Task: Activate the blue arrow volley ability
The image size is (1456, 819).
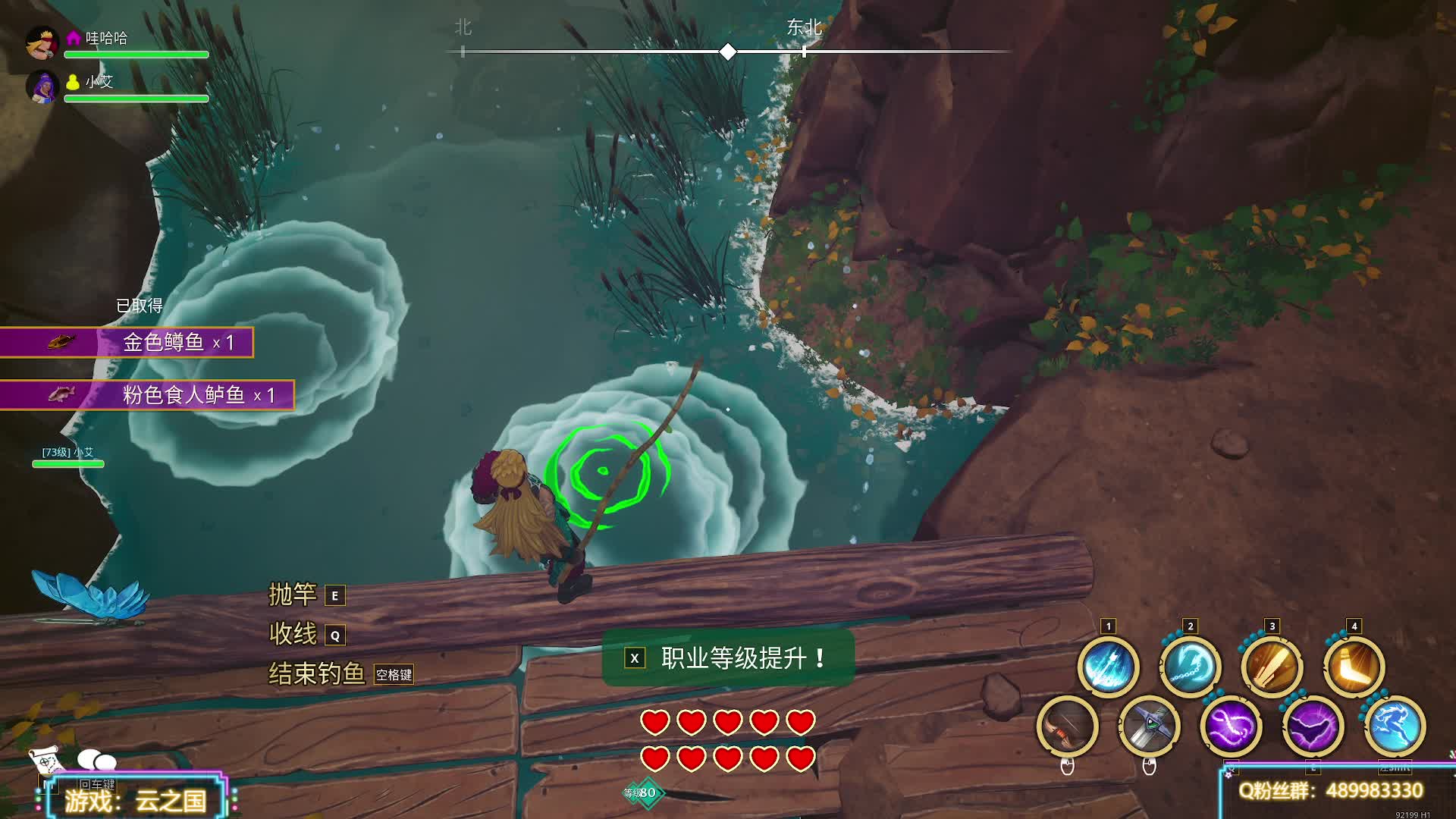Action: (x=1108, y=667)
